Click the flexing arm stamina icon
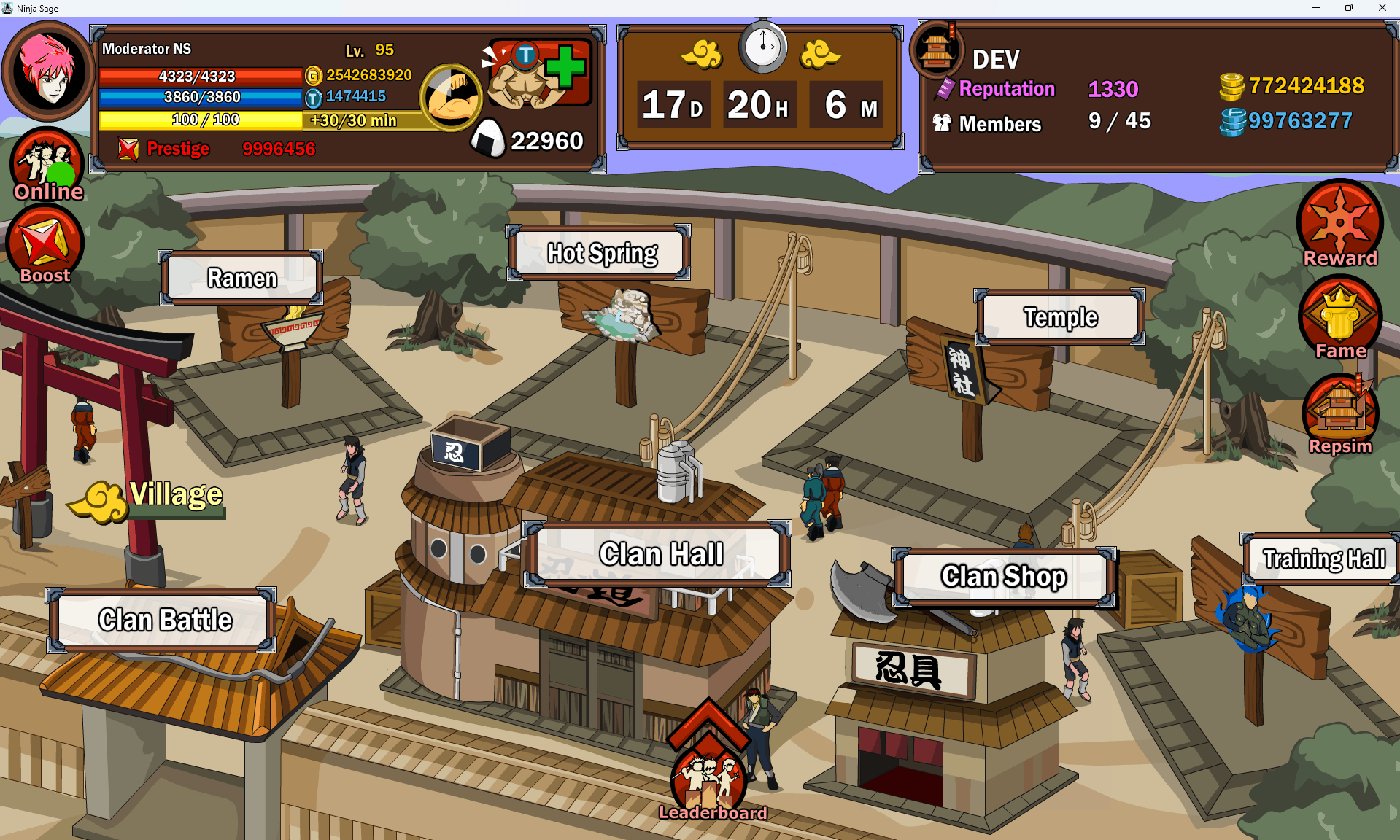Viewport: 1400px width, 840px height. [x=450, y=97]
